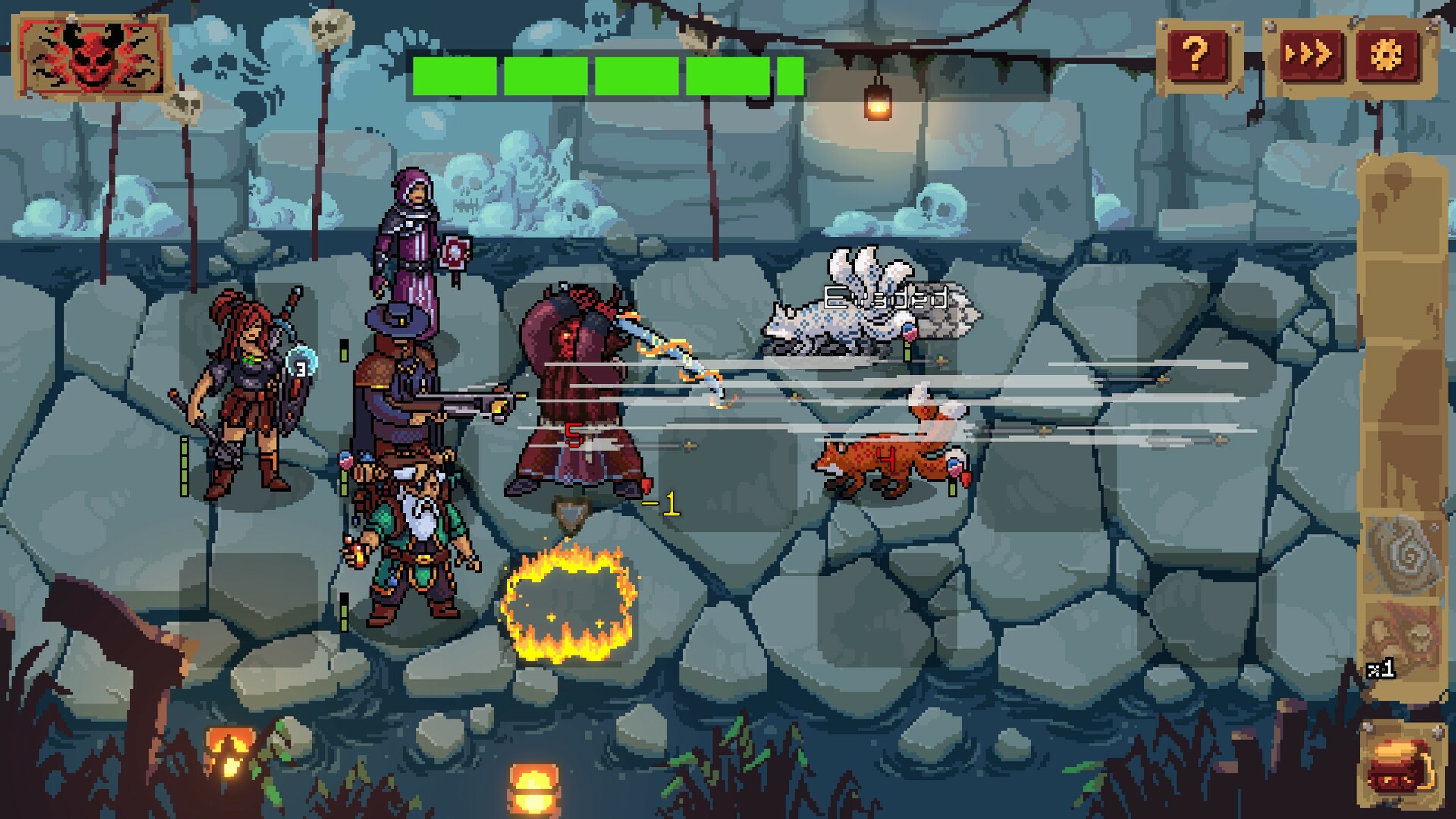Open the question mark help button
Viewport: 1456px width, 819px height.
click(x=1195, y=53)
